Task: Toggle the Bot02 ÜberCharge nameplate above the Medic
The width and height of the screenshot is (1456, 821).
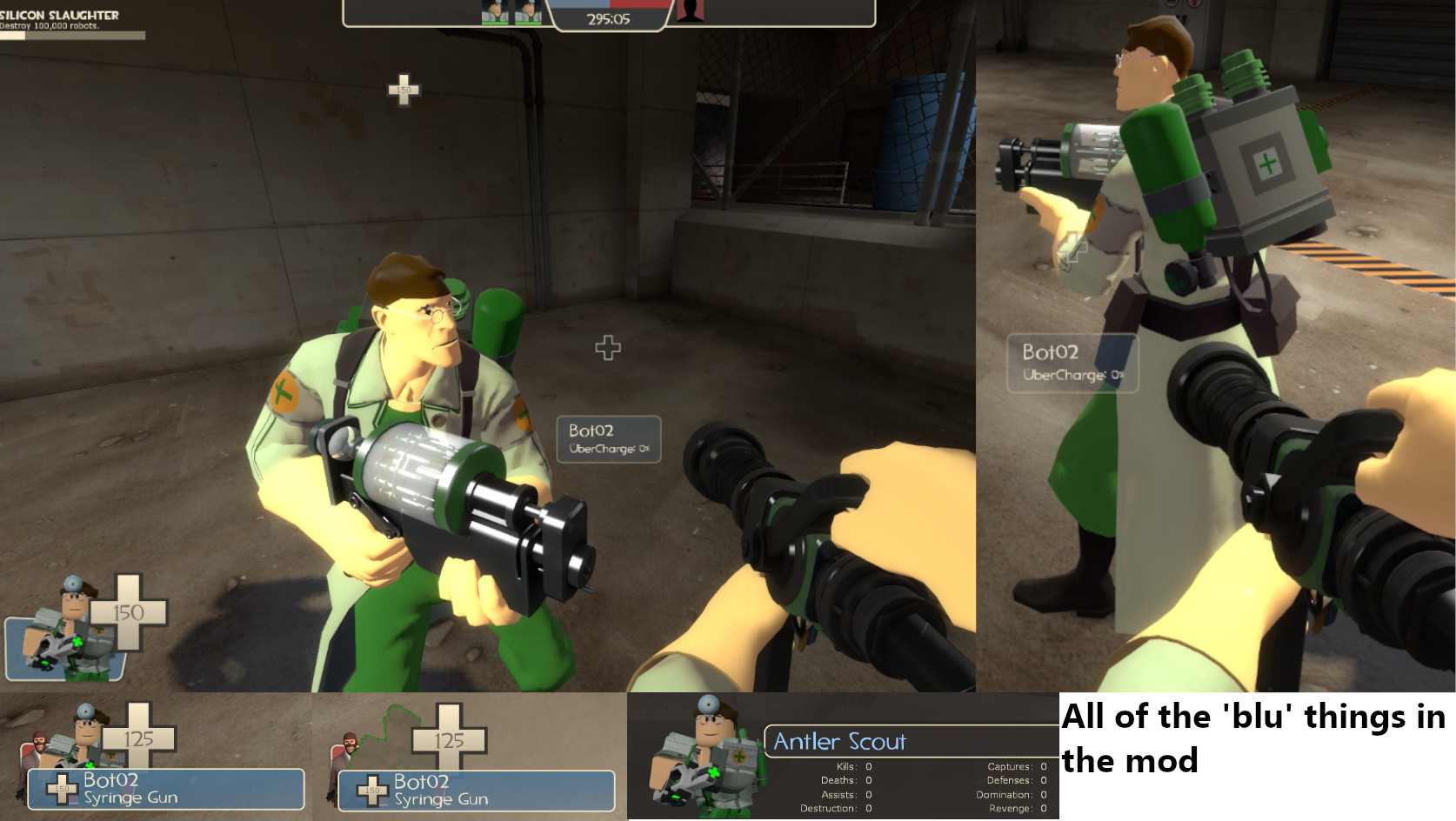Action: (x=609, y=439)
